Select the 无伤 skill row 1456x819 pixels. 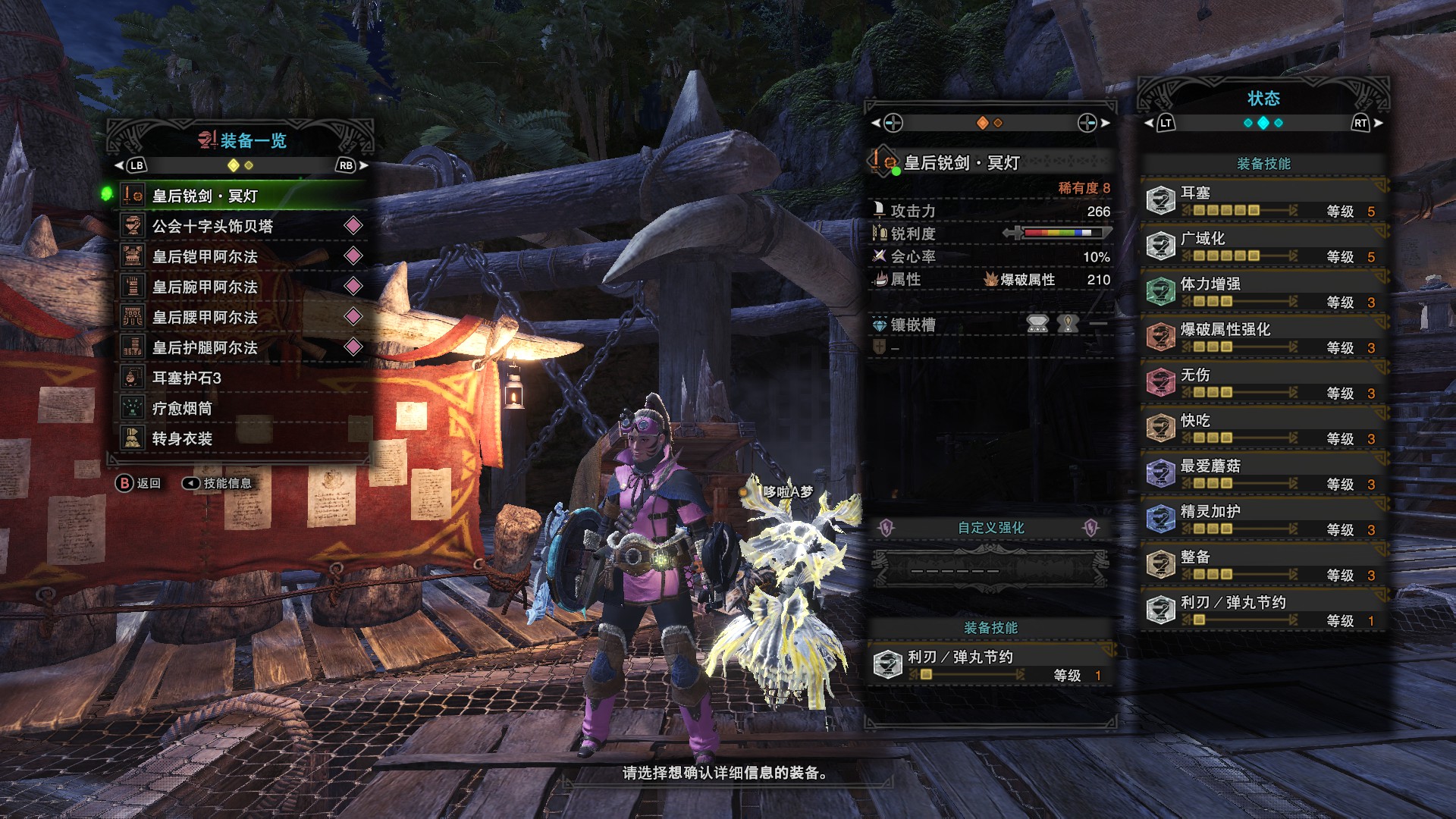click(1263, 383)
